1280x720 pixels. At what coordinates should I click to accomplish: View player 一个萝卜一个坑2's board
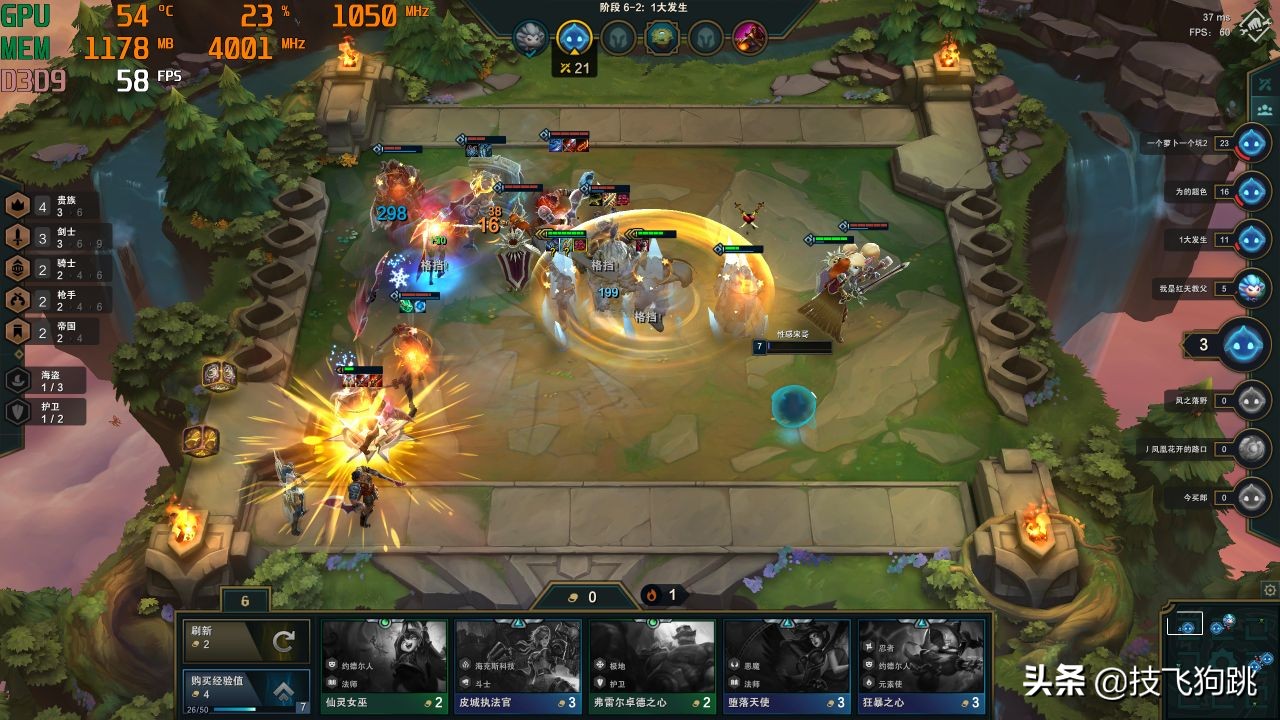(1251, 143)
